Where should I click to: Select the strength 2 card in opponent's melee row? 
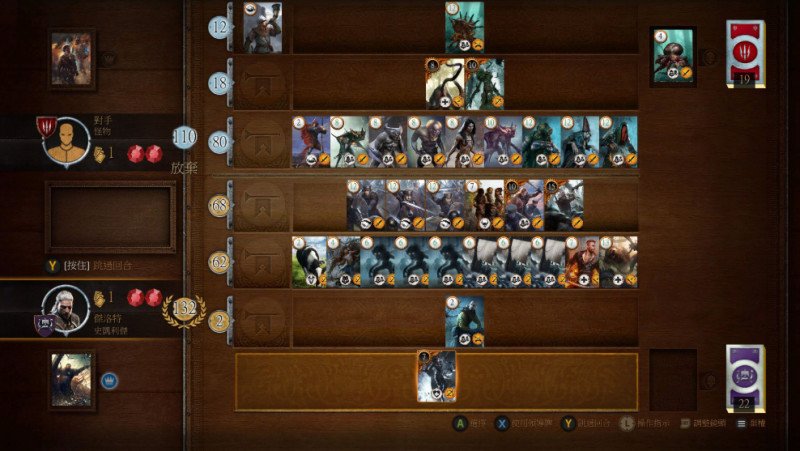tap(310, 141)
